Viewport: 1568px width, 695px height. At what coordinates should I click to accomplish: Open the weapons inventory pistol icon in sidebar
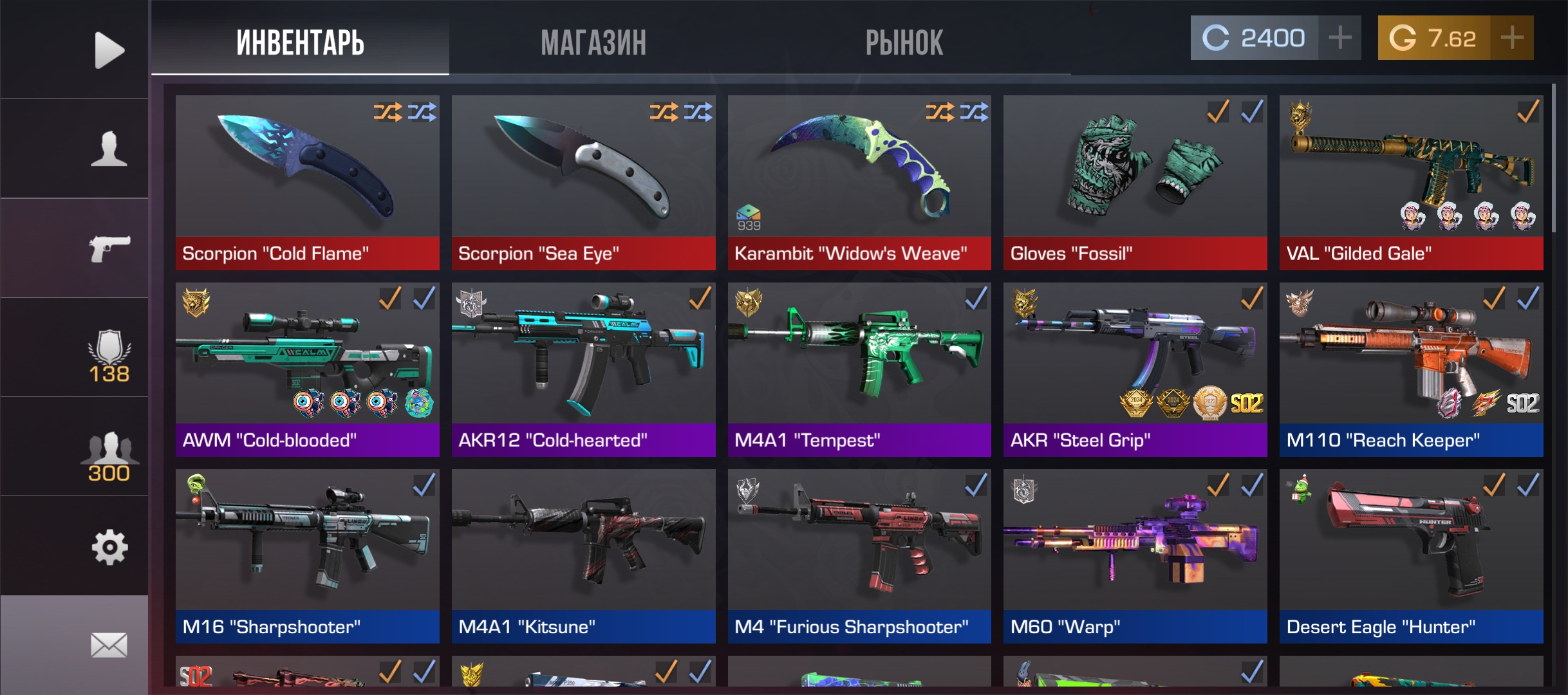pos(109,249)
